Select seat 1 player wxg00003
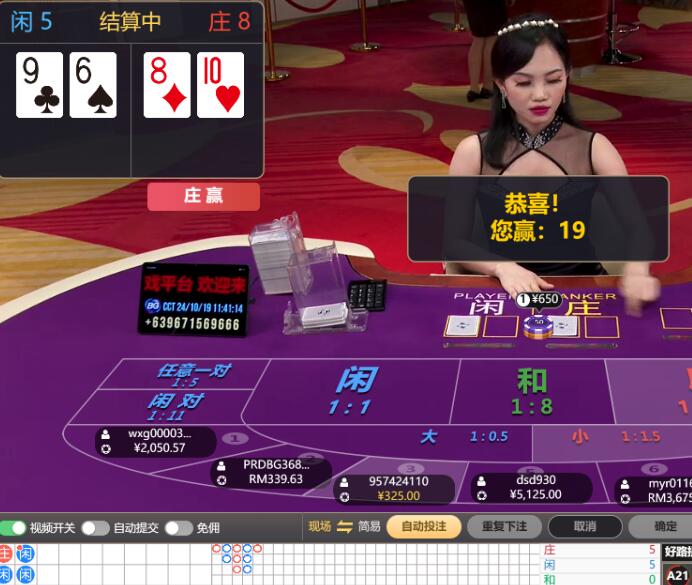 click(158, 441)
